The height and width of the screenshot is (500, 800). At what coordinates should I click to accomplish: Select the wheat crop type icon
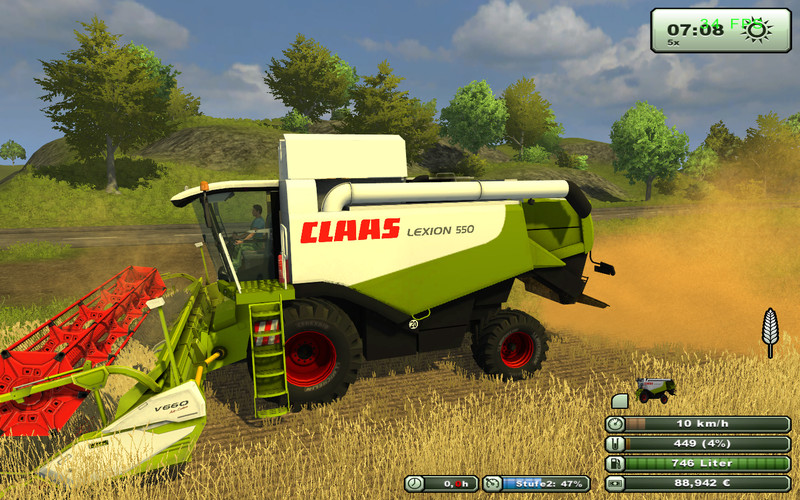pyautogui.click(x=770, y=331)
